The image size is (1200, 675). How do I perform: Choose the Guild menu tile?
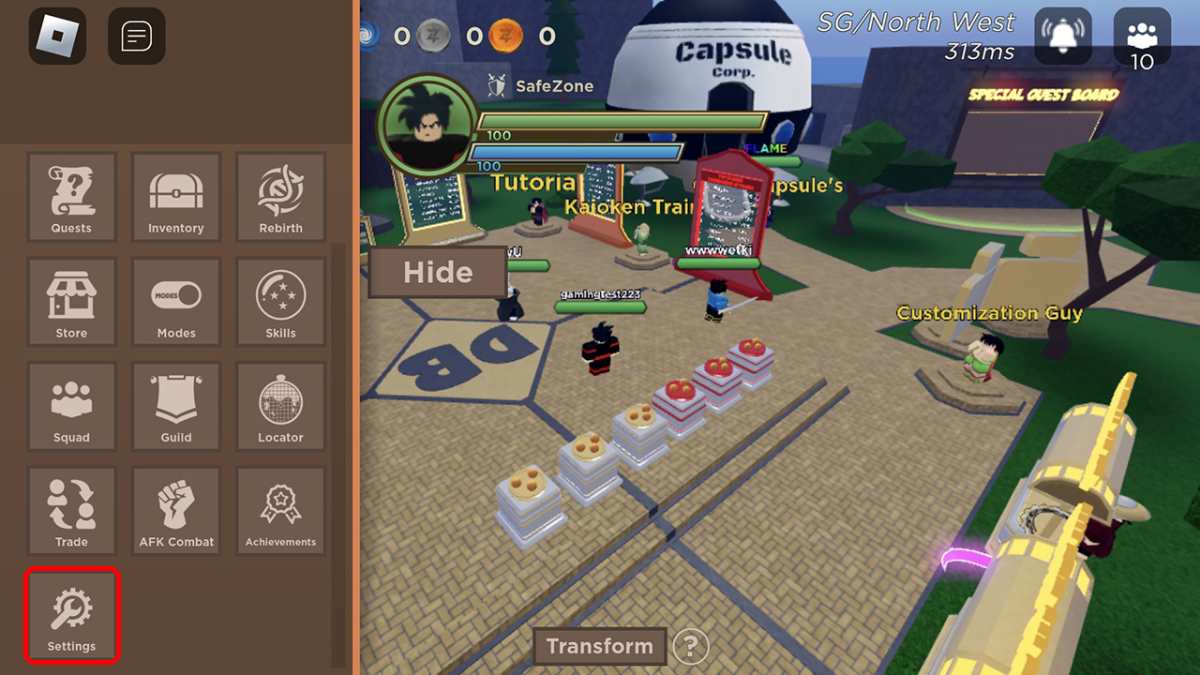pos(176,406)
